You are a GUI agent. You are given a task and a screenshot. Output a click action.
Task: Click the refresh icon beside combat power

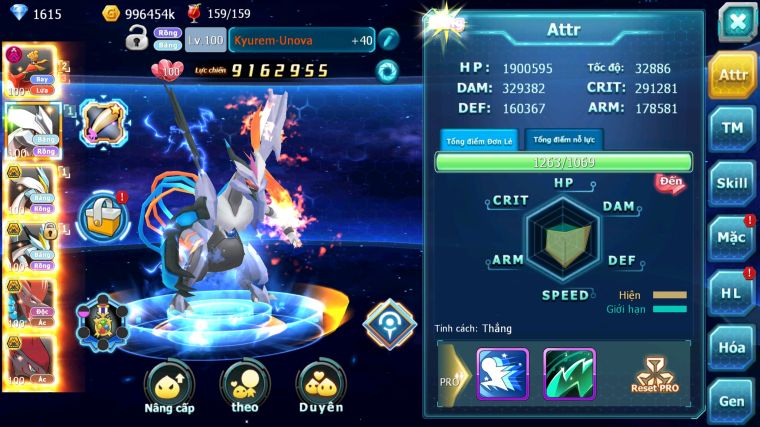[386, 70]
